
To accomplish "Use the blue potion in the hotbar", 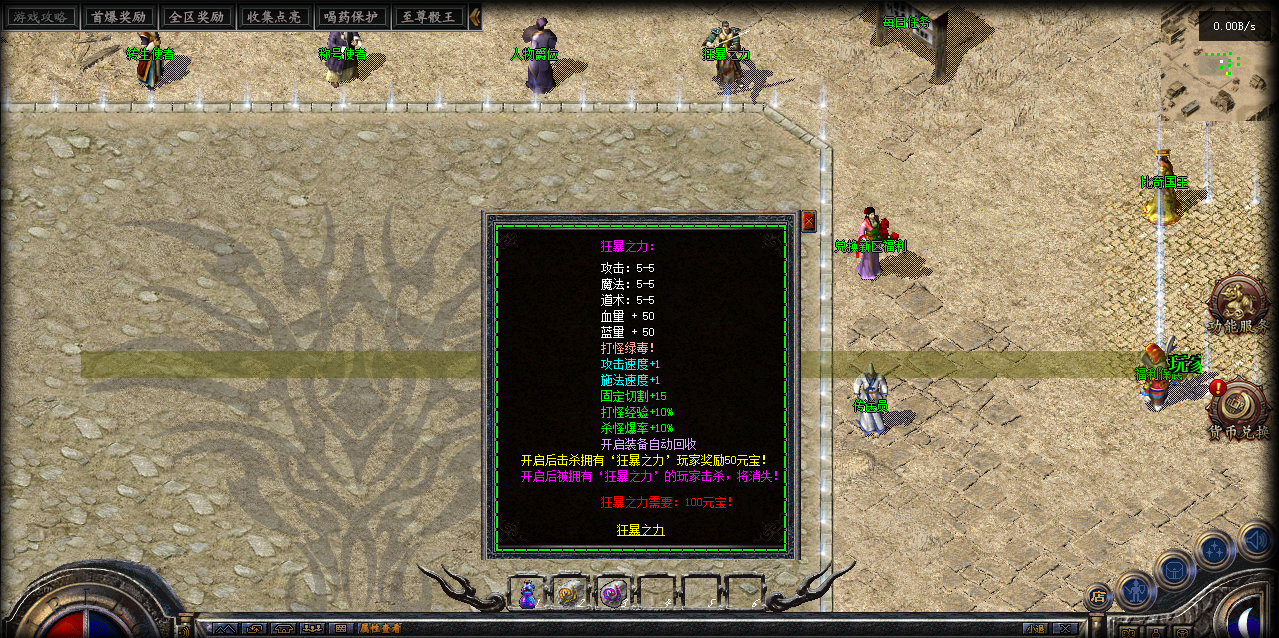I will (527, 594).
